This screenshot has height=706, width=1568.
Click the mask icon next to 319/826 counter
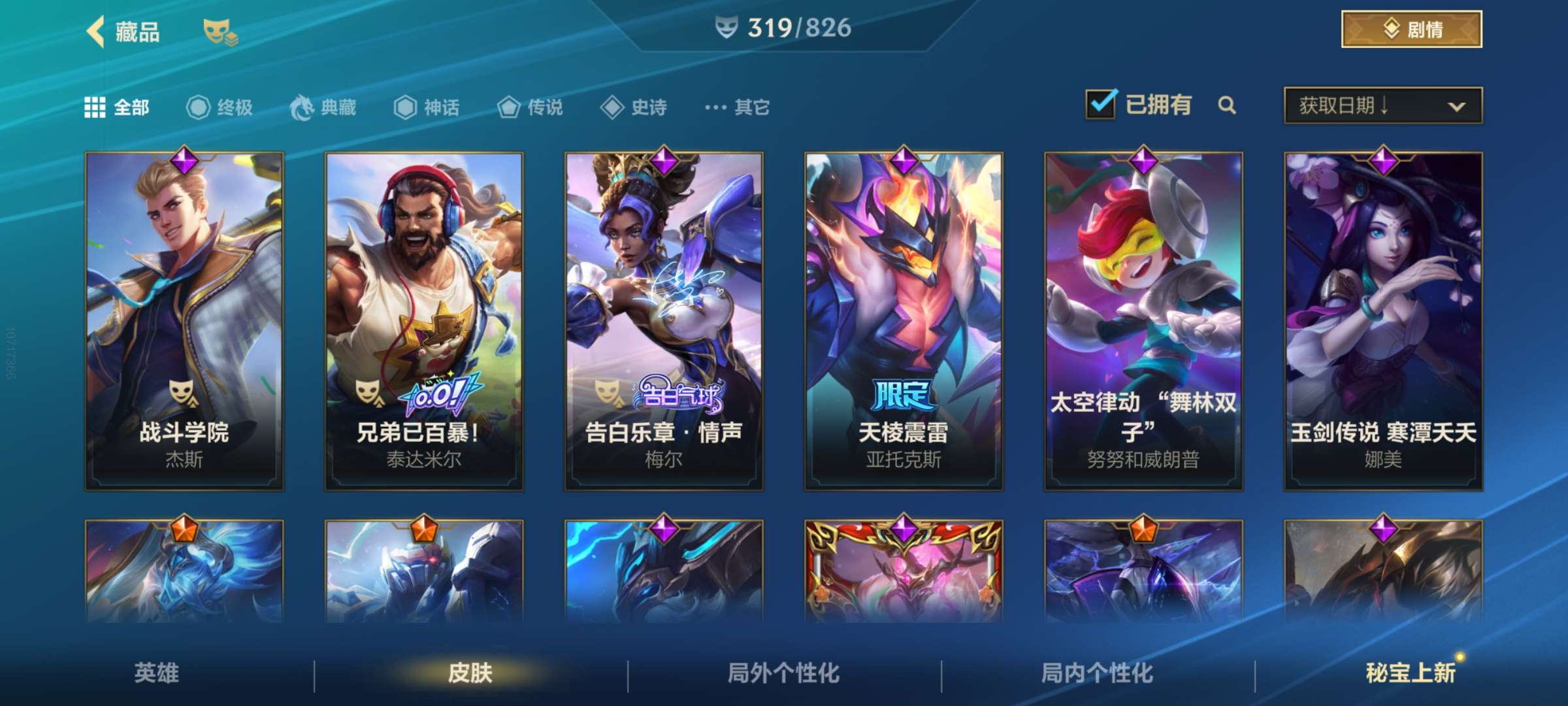[x=726, y=29]
